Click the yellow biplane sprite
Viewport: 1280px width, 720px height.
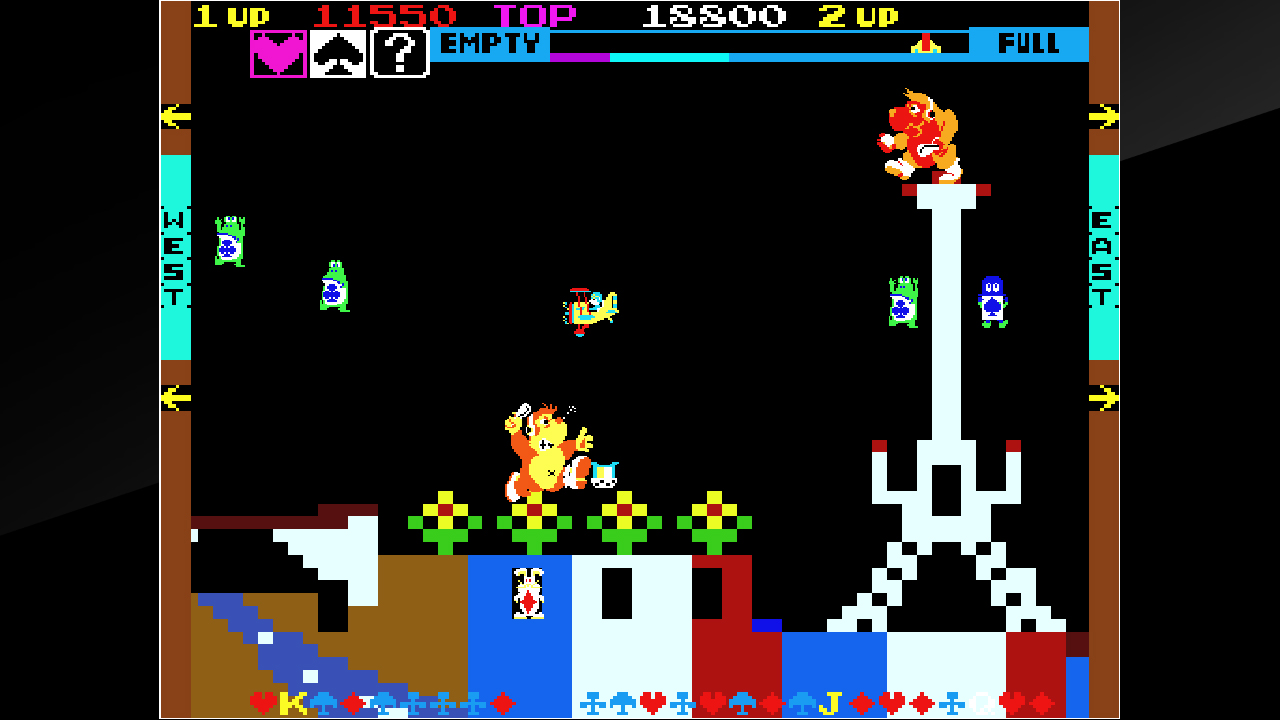pos(592,312)
